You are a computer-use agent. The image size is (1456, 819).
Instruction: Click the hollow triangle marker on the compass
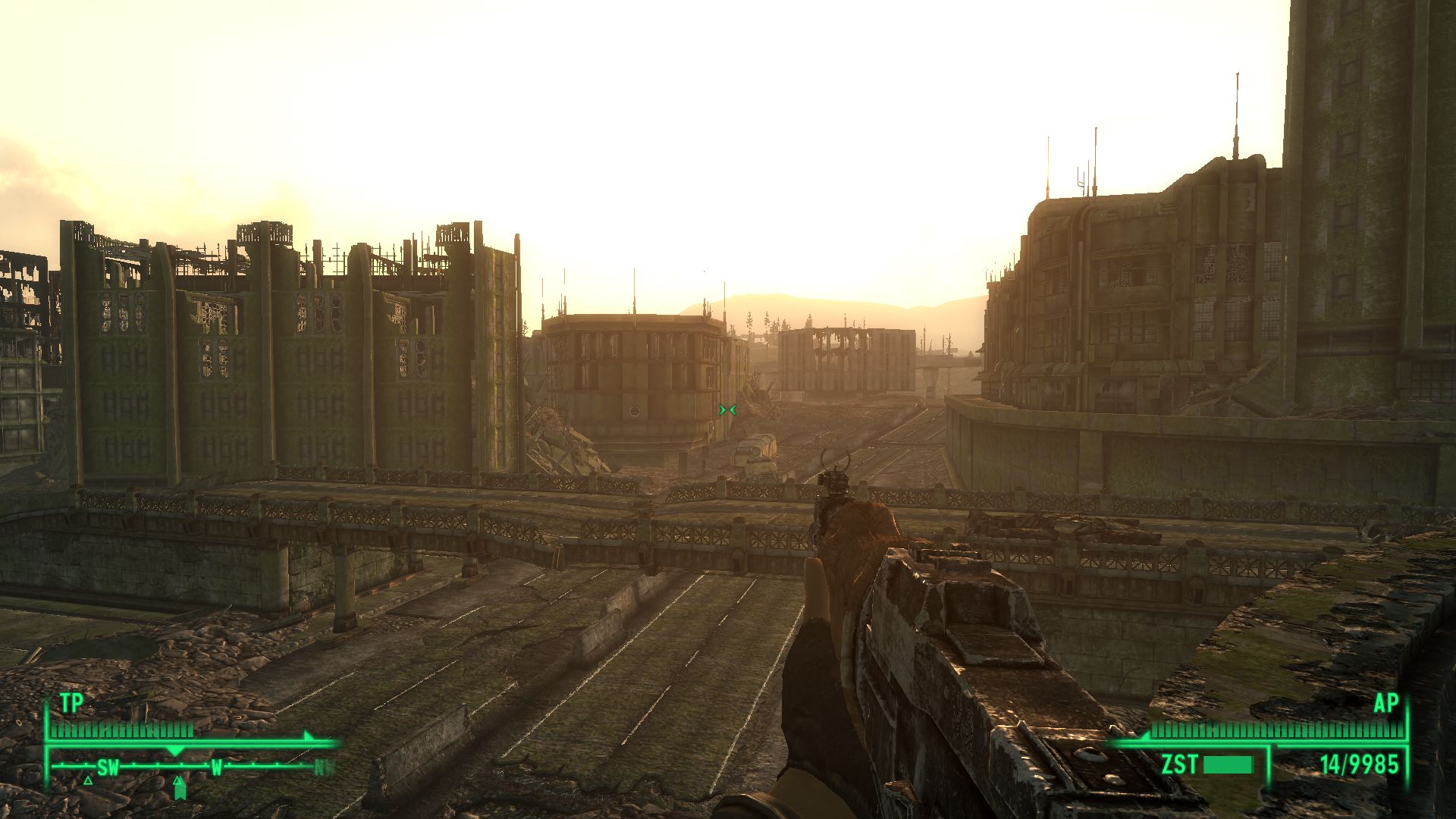coord(89,780)
